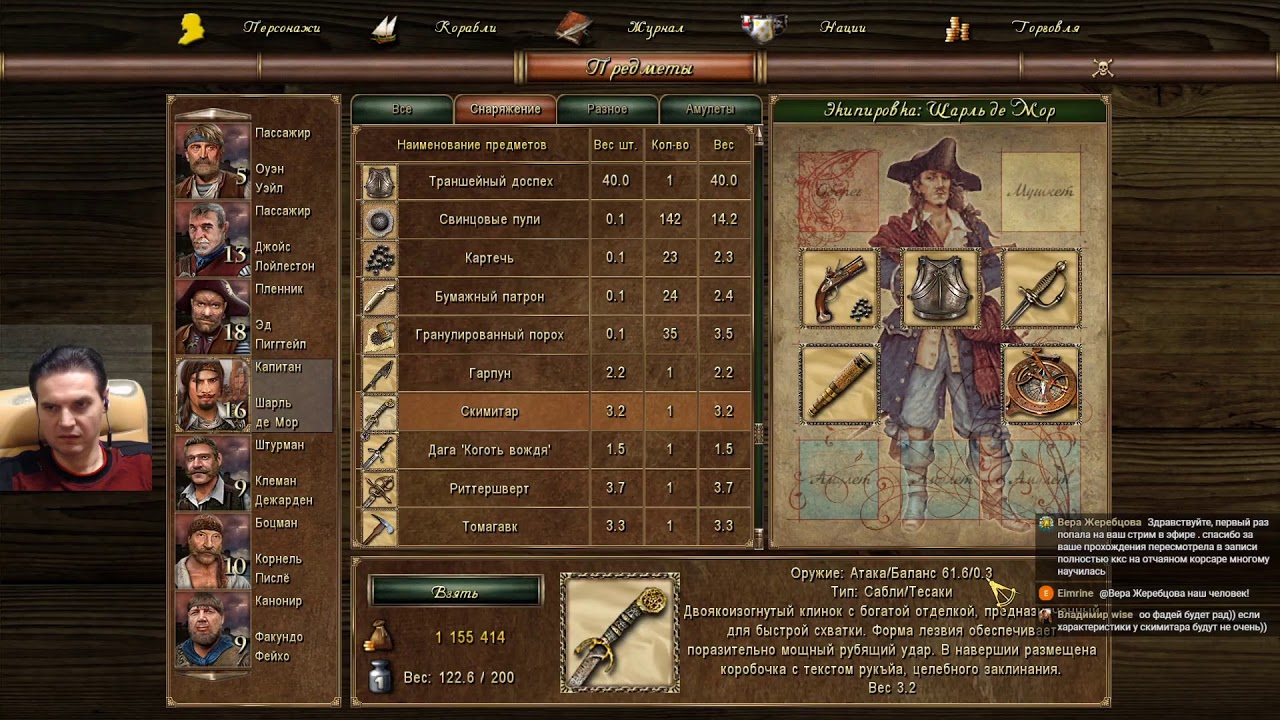Viewport: 1280px width, 720px height.
Task: Select the equipped pistol slot
Action: pyautogui.click(x=839, y=289)
